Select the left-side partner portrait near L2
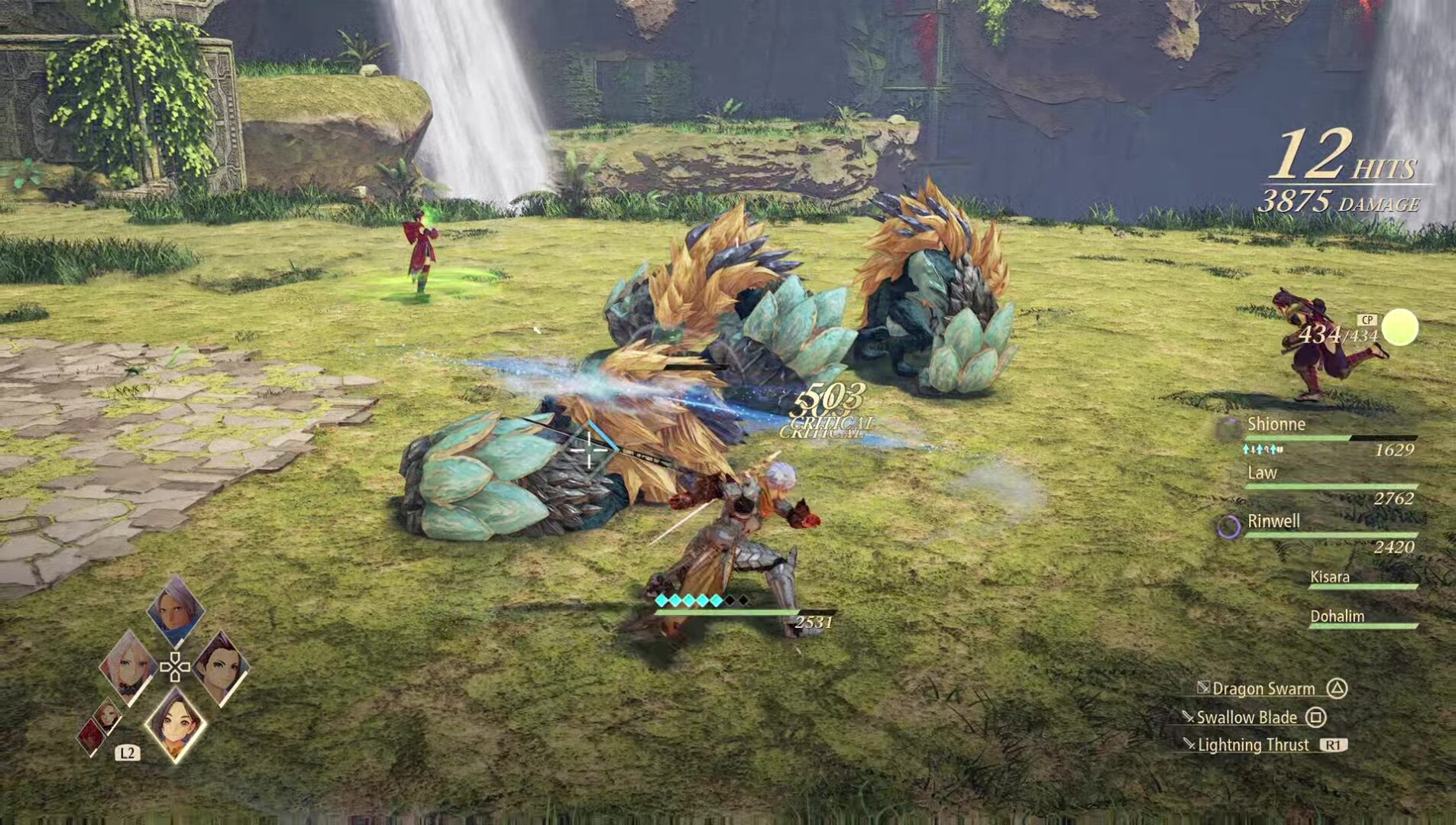The width and height of the screenshot is (1456, 825). pos(107,718)
